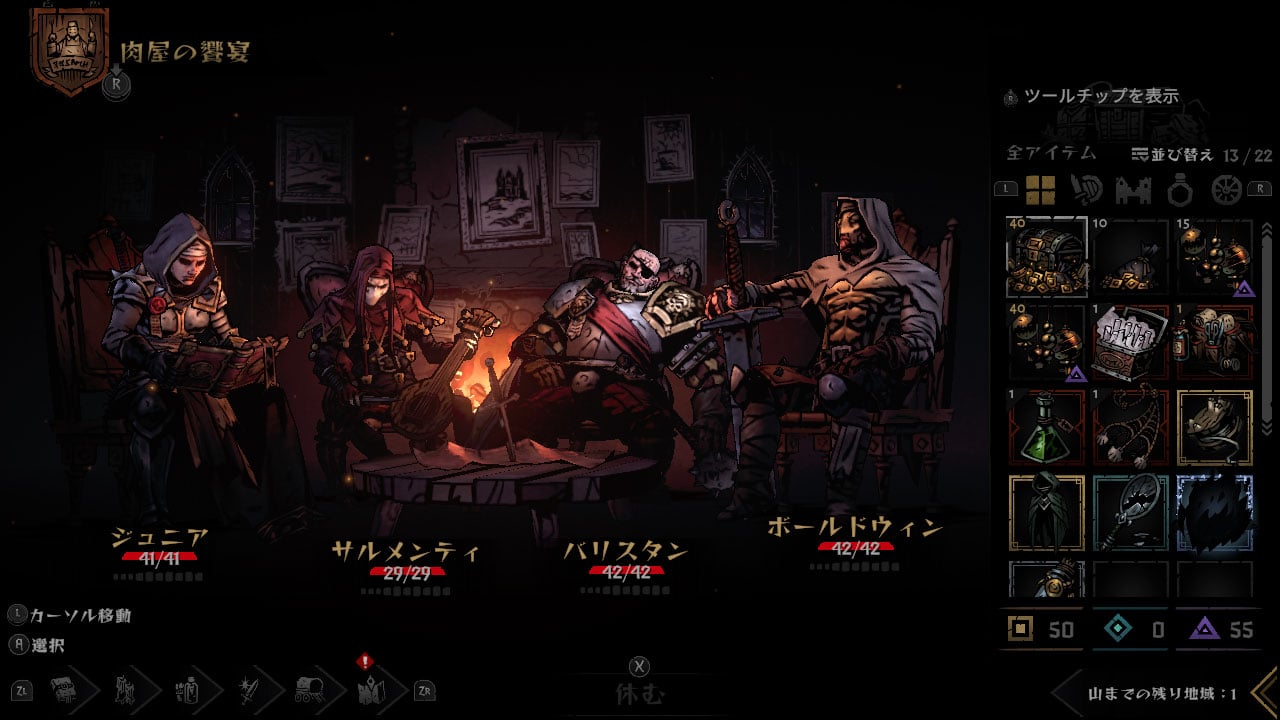Image resolution: width=1280 pixels, height=720 pixels.
Task: Switch to the all-items grid tab
Action: point(1040,189)
